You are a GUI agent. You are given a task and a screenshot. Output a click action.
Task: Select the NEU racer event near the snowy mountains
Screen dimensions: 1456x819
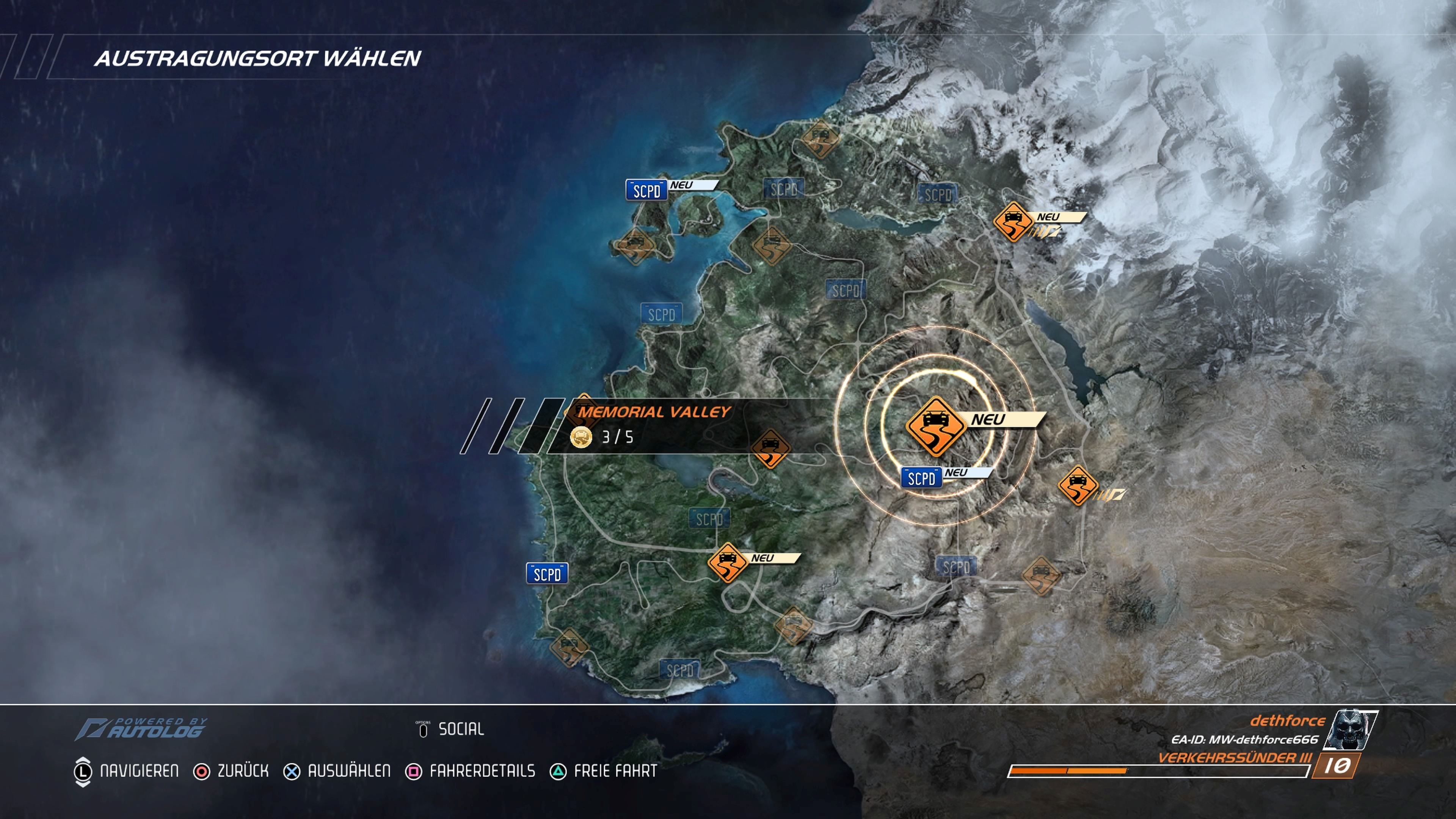click(x=1013, y=221)
